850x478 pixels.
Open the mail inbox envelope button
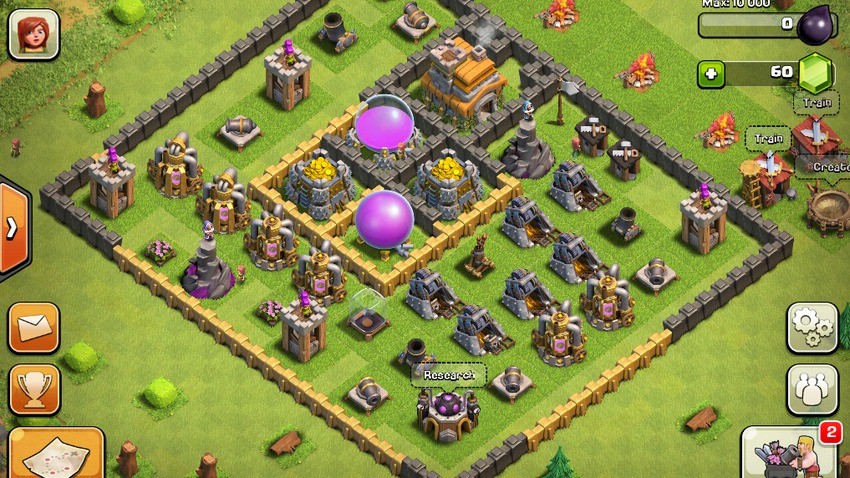pos(34,327)
